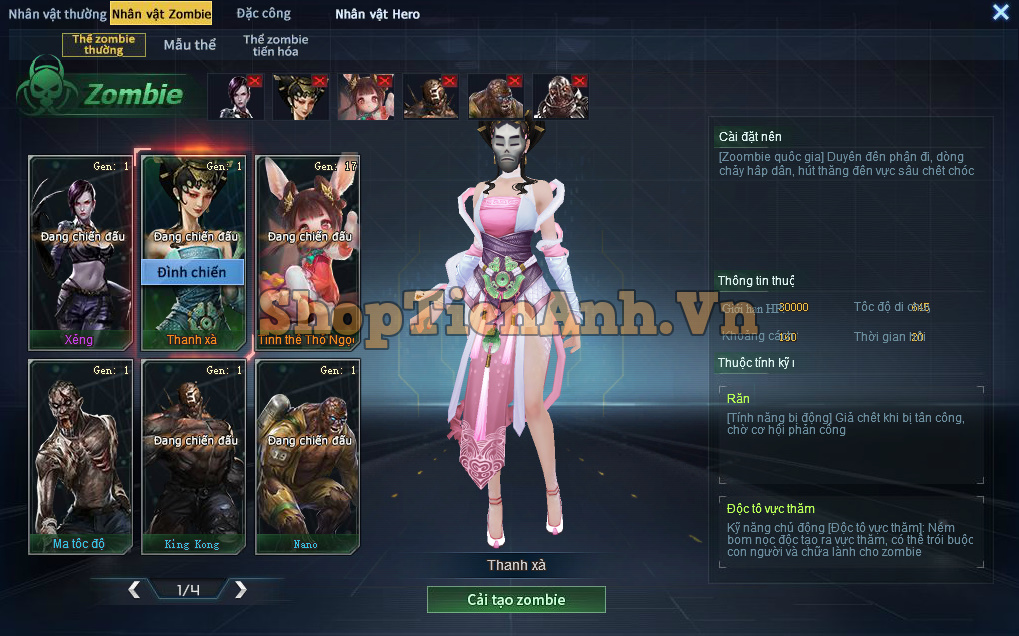Go to the previous zombie page

pos(134,590)
